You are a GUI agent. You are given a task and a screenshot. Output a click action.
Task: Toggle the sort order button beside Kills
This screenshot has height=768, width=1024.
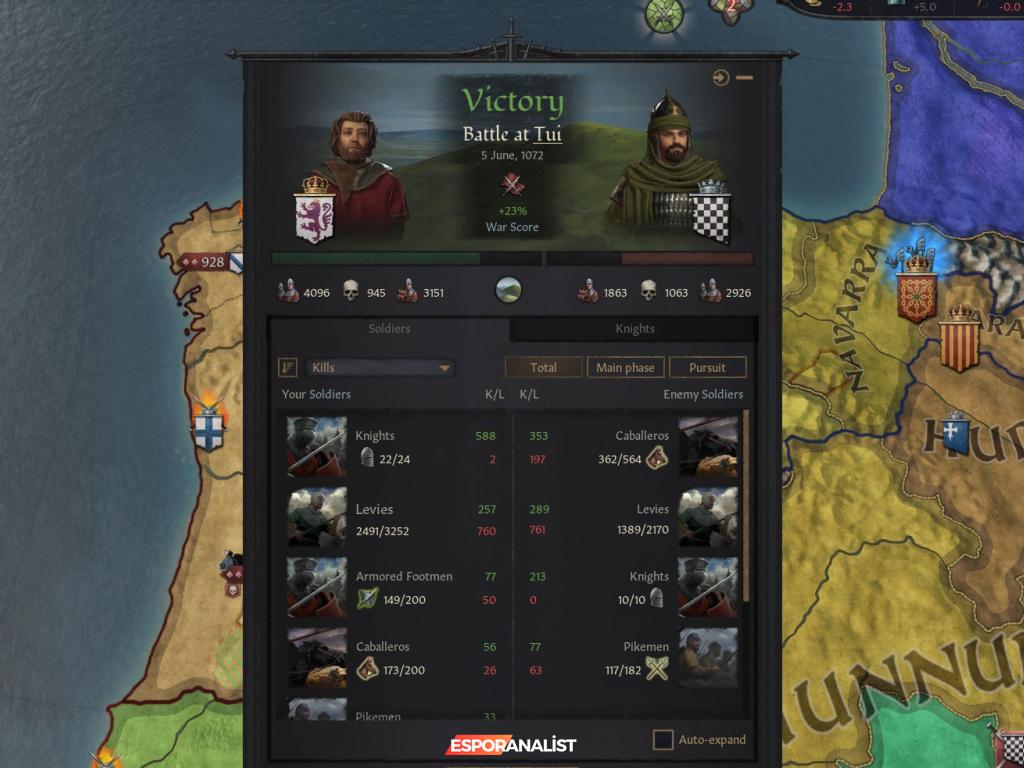point(288,368)
